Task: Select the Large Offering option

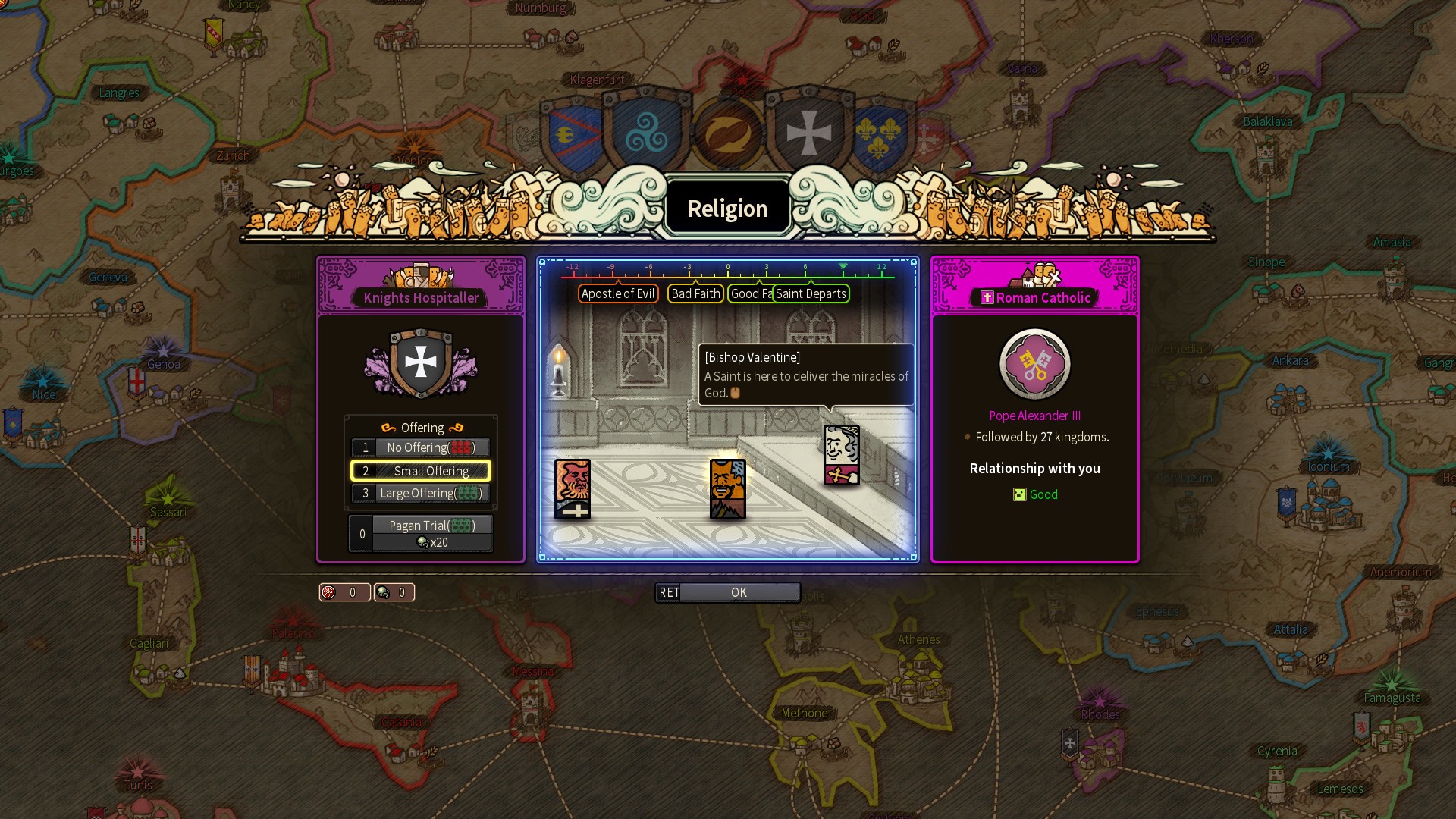Action: point(421,493)
